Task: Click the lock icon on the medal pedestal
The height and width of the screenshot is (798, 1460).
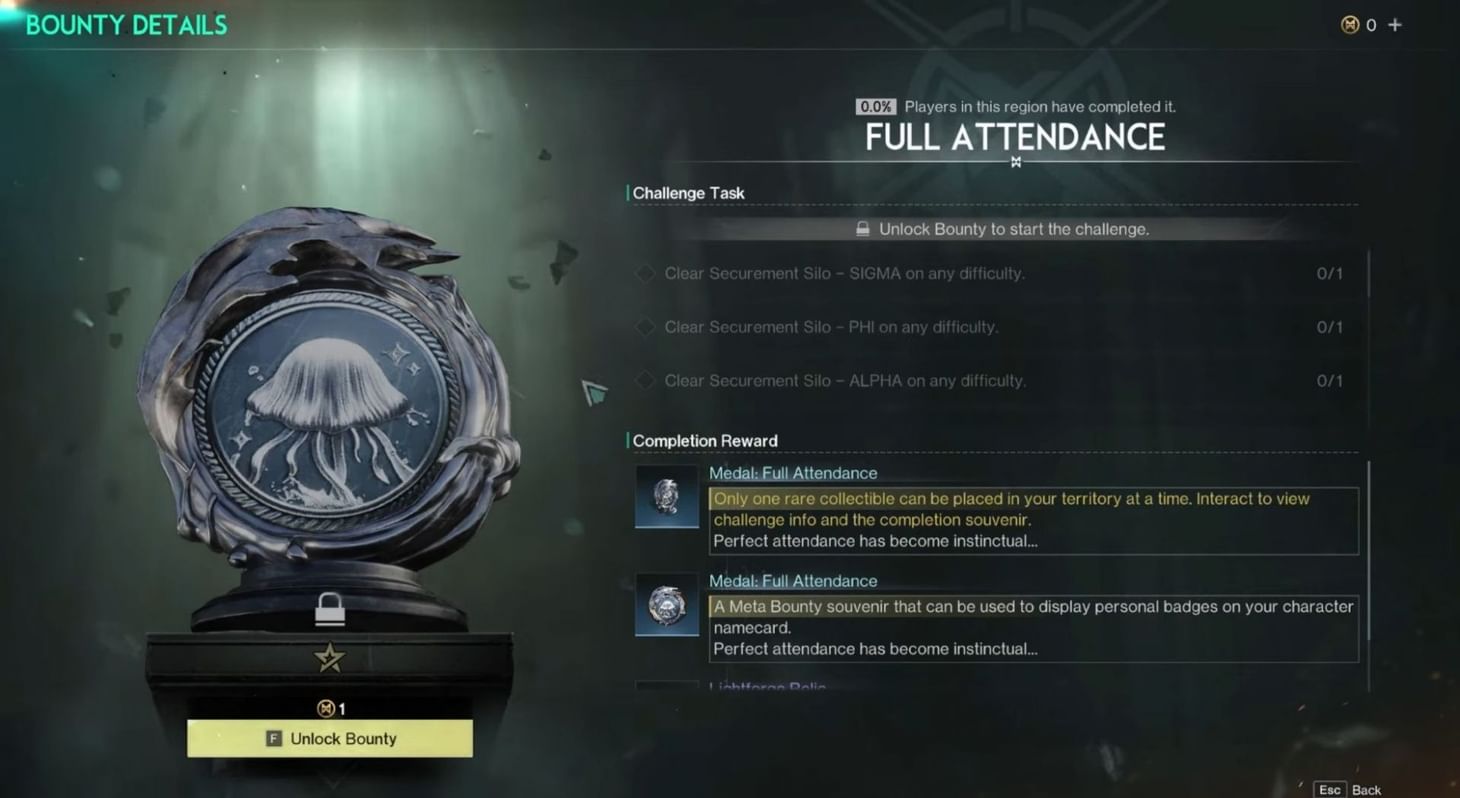Action: click(329, 609)
